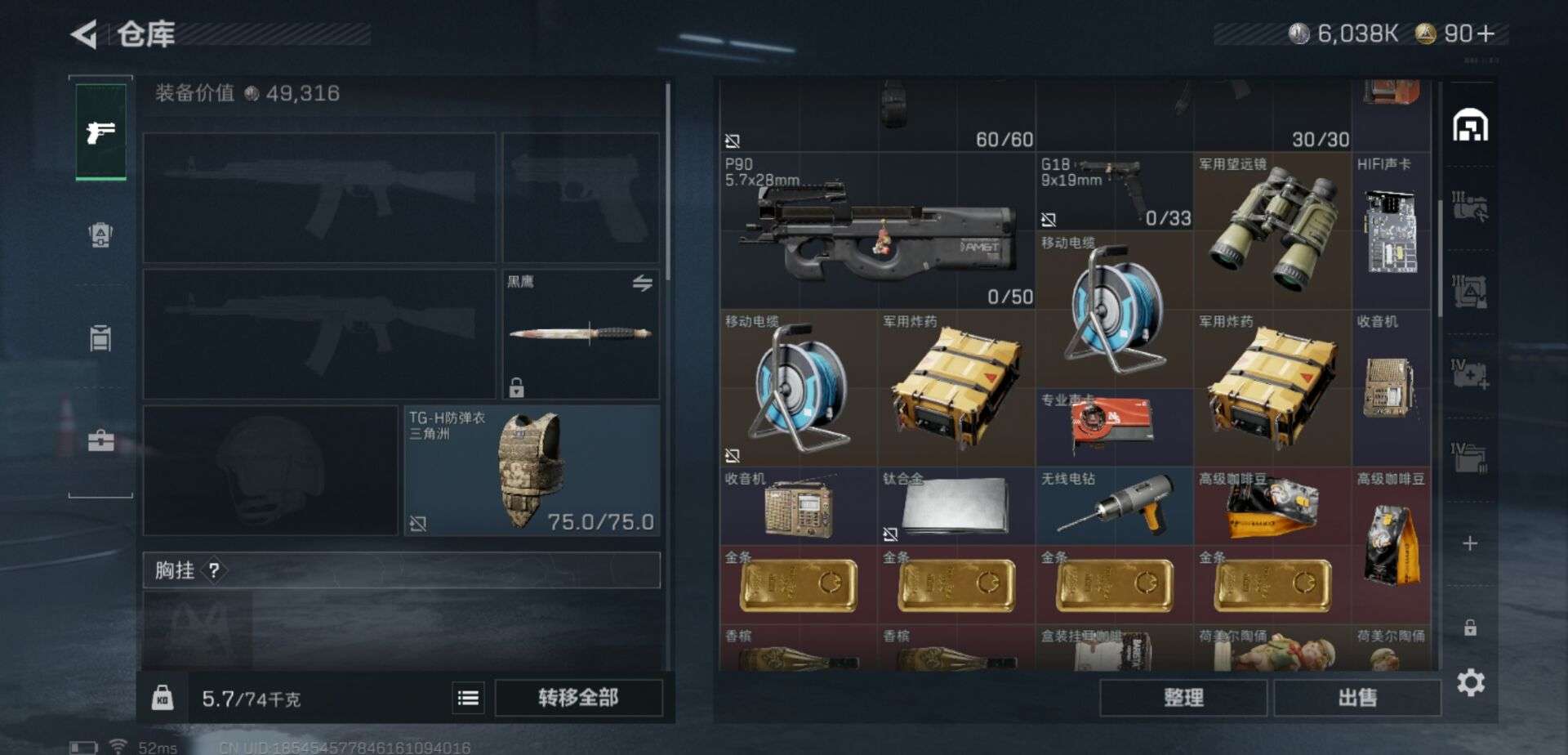This screenshot has width=1568, height=755.
Task: Switch to the backpack tab
Action: 100,235
